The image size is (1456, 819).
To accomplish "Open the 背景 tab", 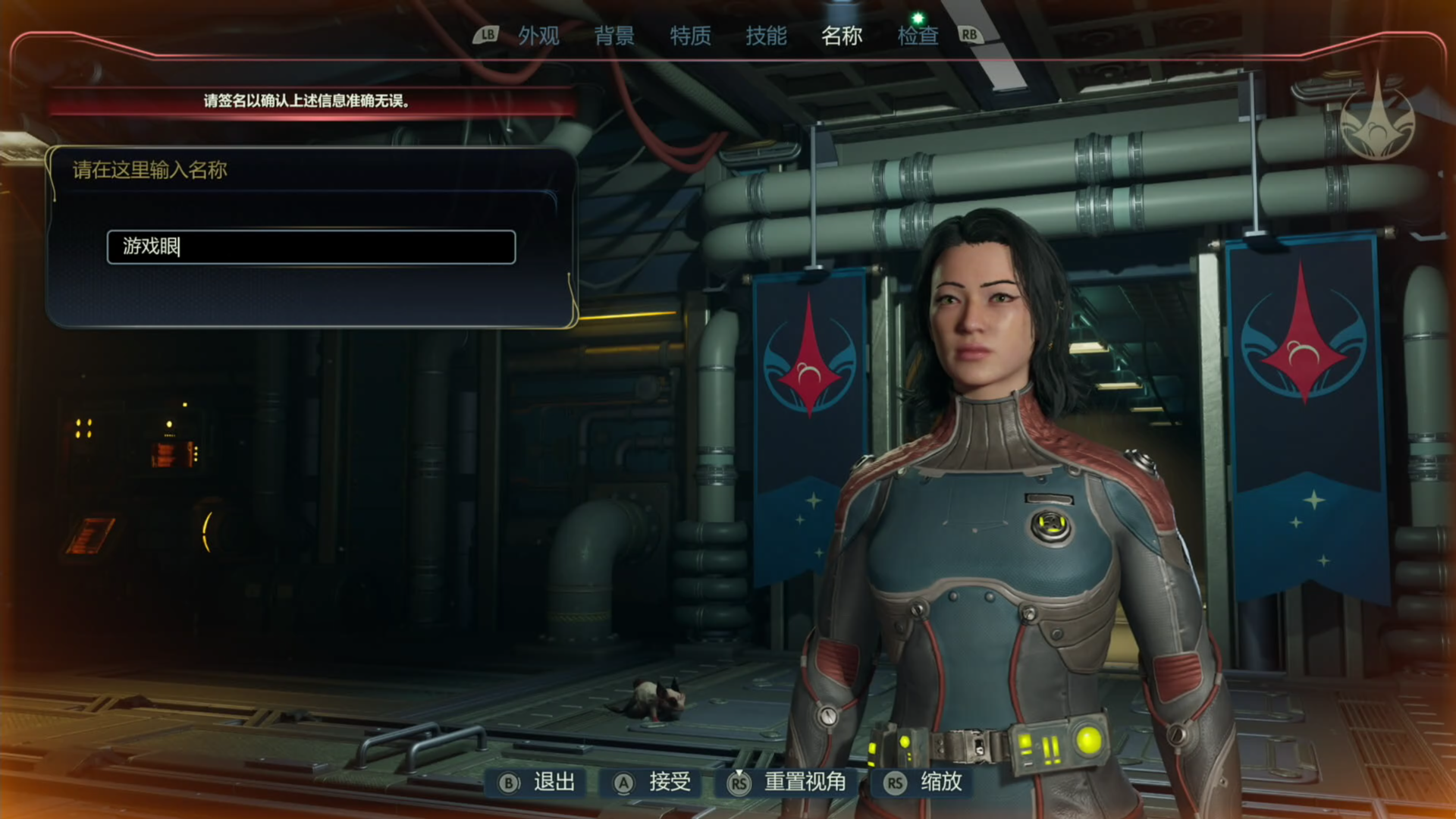I will [x=614, y=36].
